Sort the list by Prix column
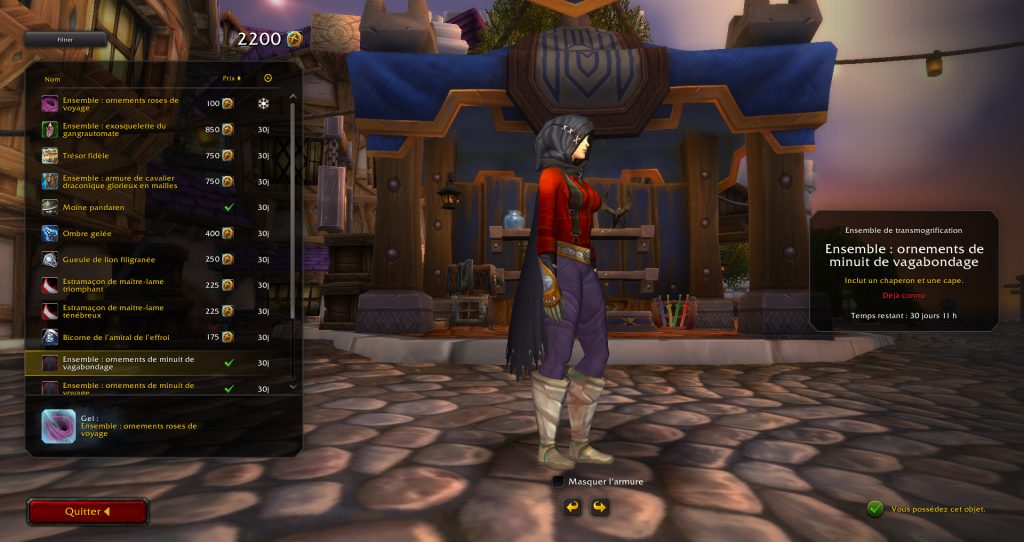1024x542 pixels. (232, 78)
